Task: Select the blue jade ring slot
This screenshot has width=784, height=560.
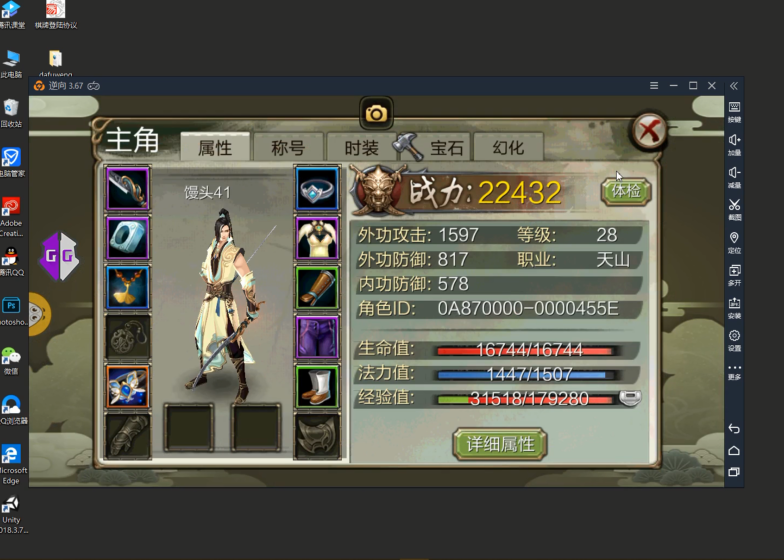Action: tap(128, 238)
